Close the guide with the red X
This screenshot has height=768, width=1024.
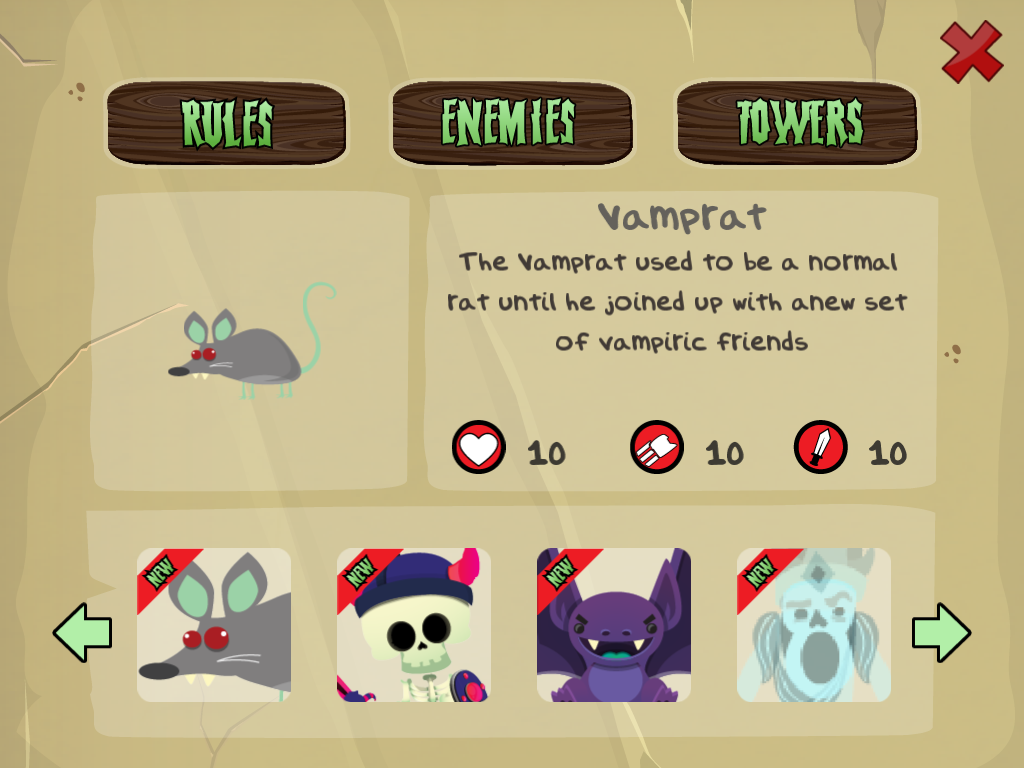(x=971, y=51)
